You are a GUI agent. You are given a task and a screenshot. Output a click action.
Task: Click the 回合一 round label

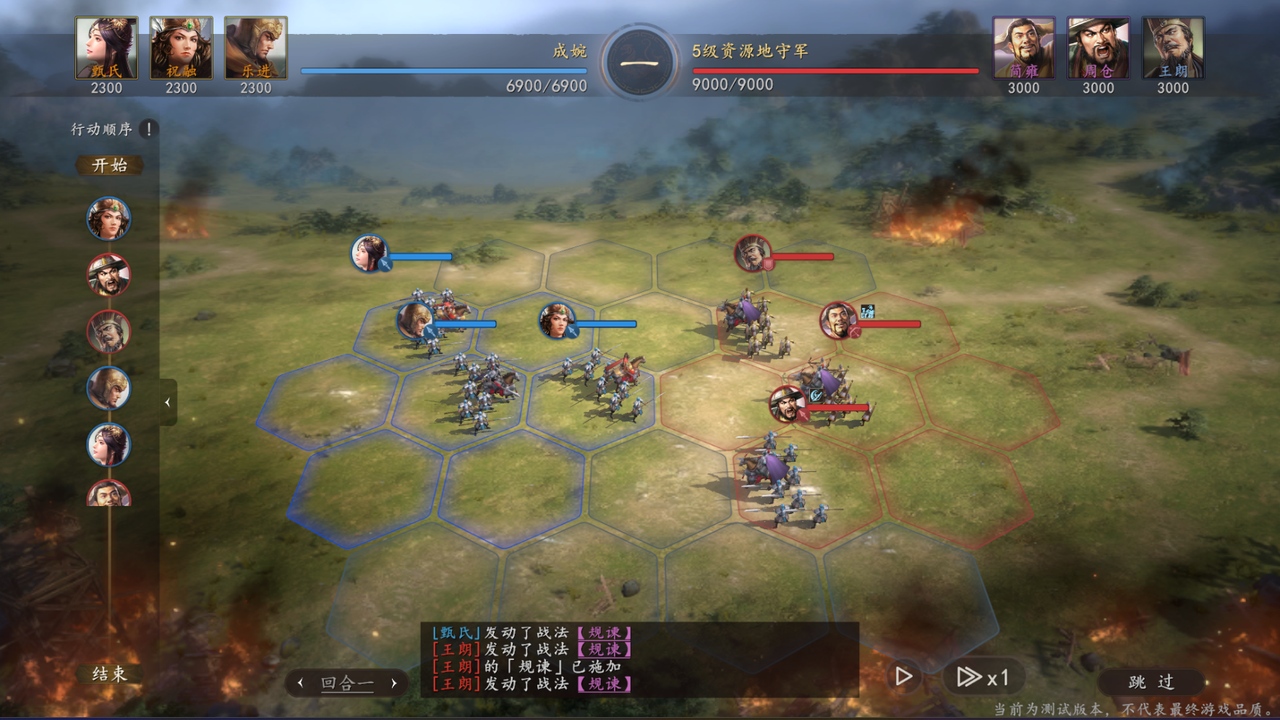347,684
